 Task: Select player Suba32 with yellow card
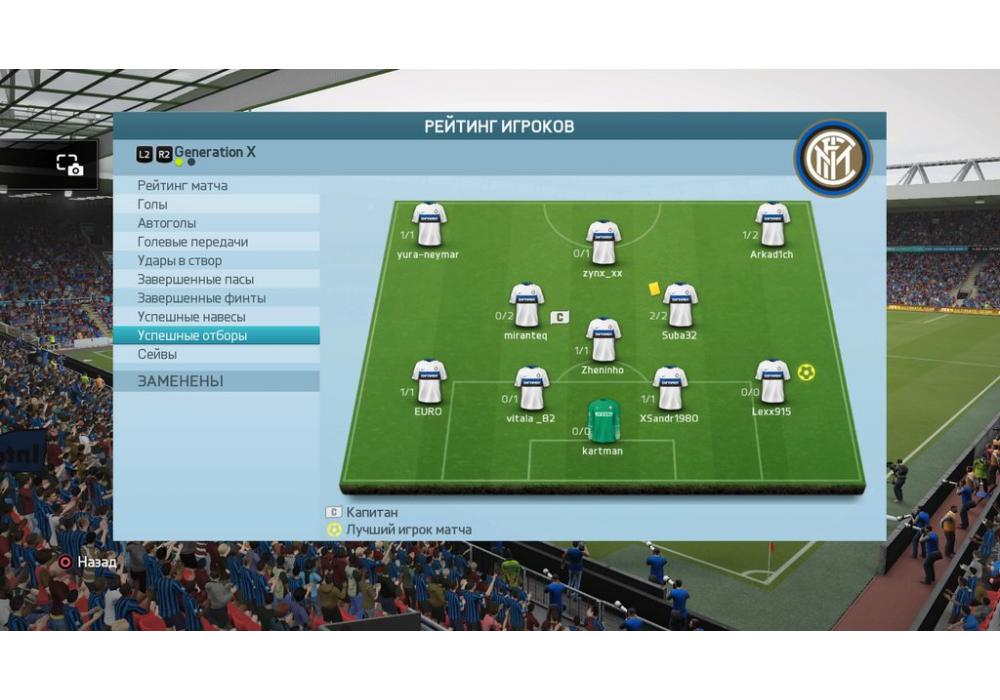tap(679, 305)
